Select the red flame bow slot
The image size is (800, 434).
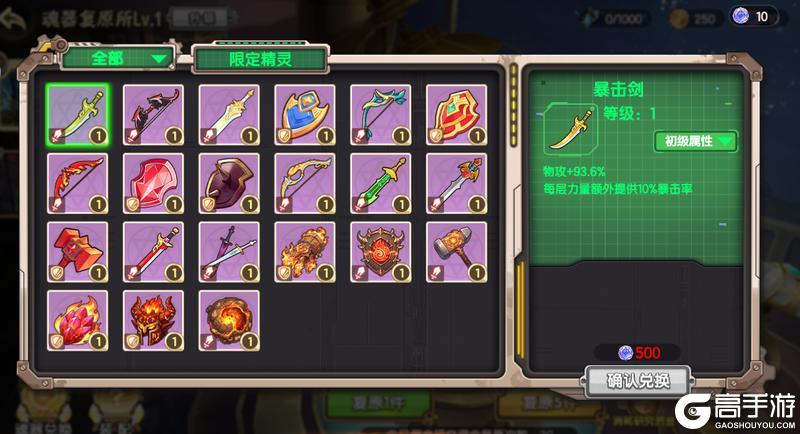coord(77,183)
